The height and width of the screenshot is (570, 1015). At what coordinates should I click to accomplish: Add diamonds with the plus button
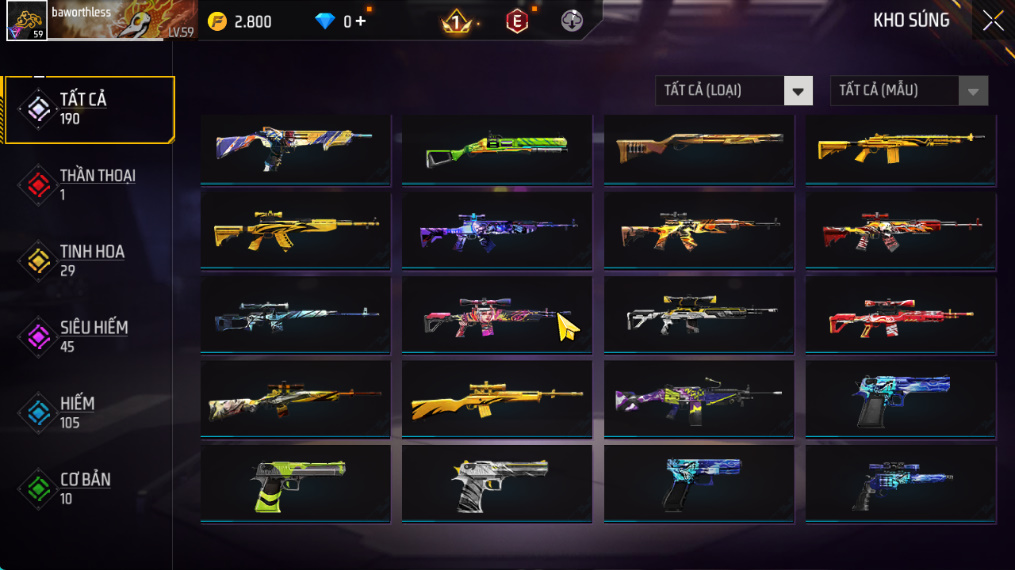(360, 21)
